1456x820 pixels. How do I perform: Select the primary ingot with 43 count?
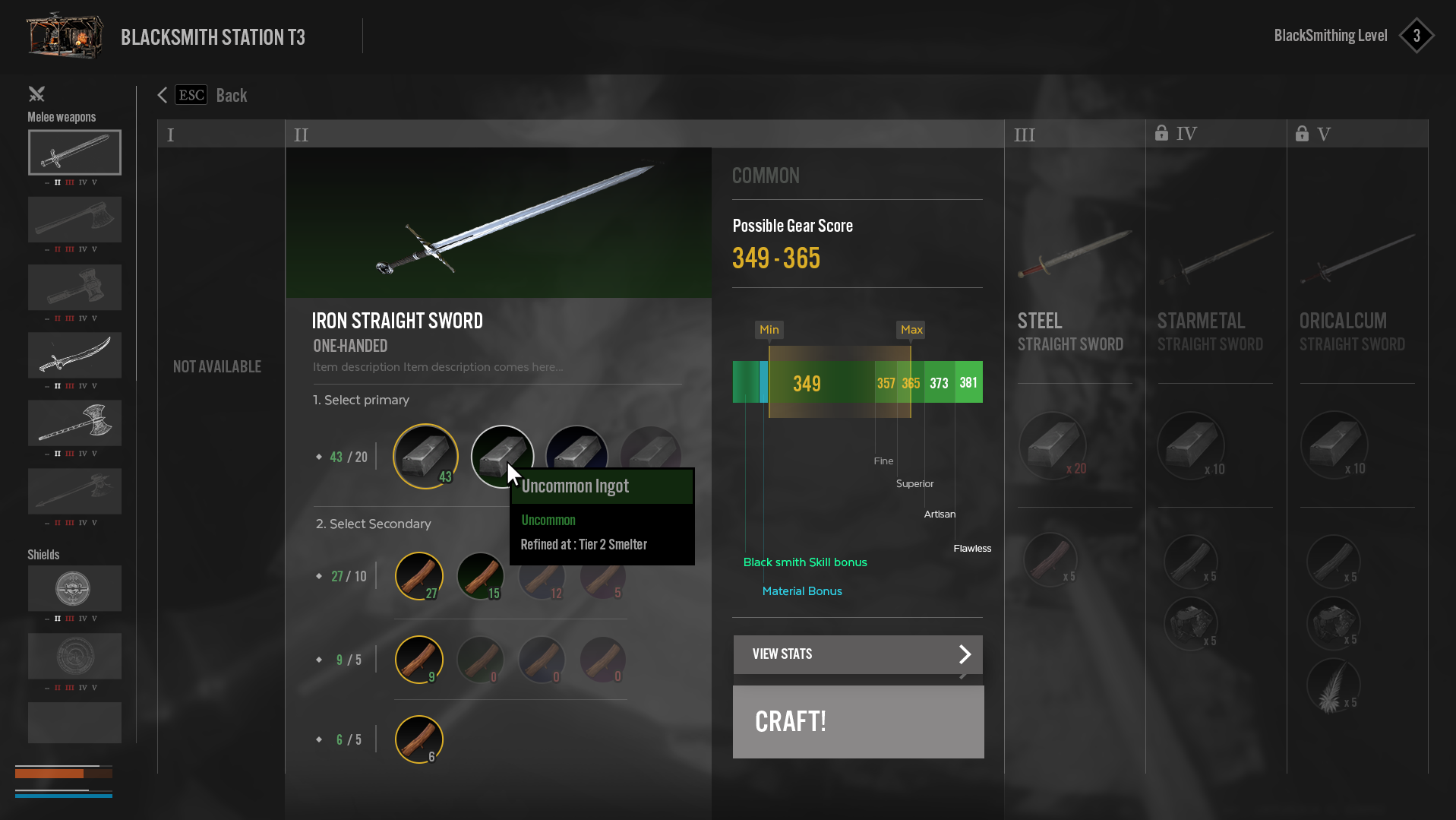coord(425,456)
